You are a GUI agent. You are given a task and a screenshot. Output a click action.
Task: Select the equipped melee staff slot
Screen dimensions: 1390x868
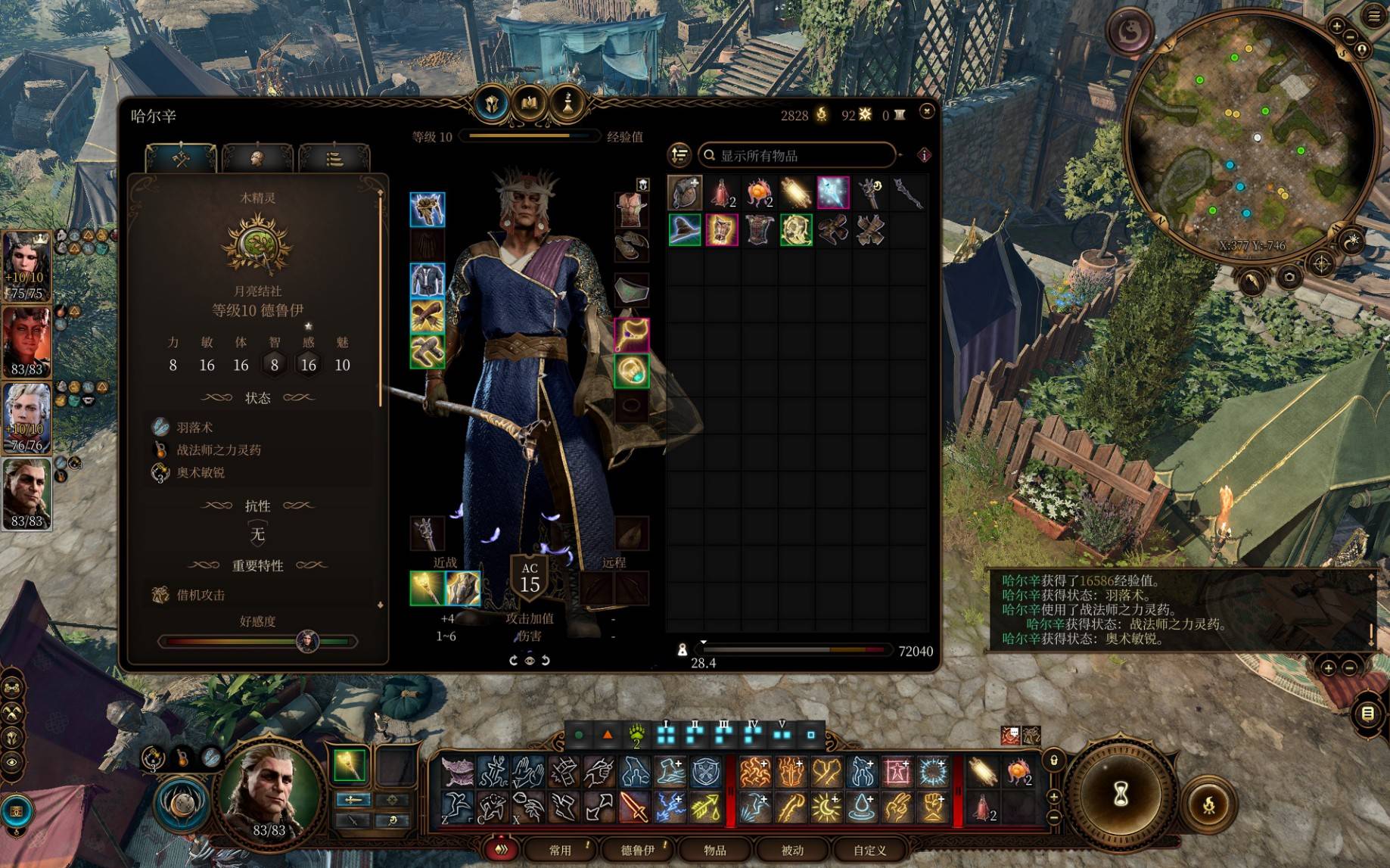coord(427,589)
